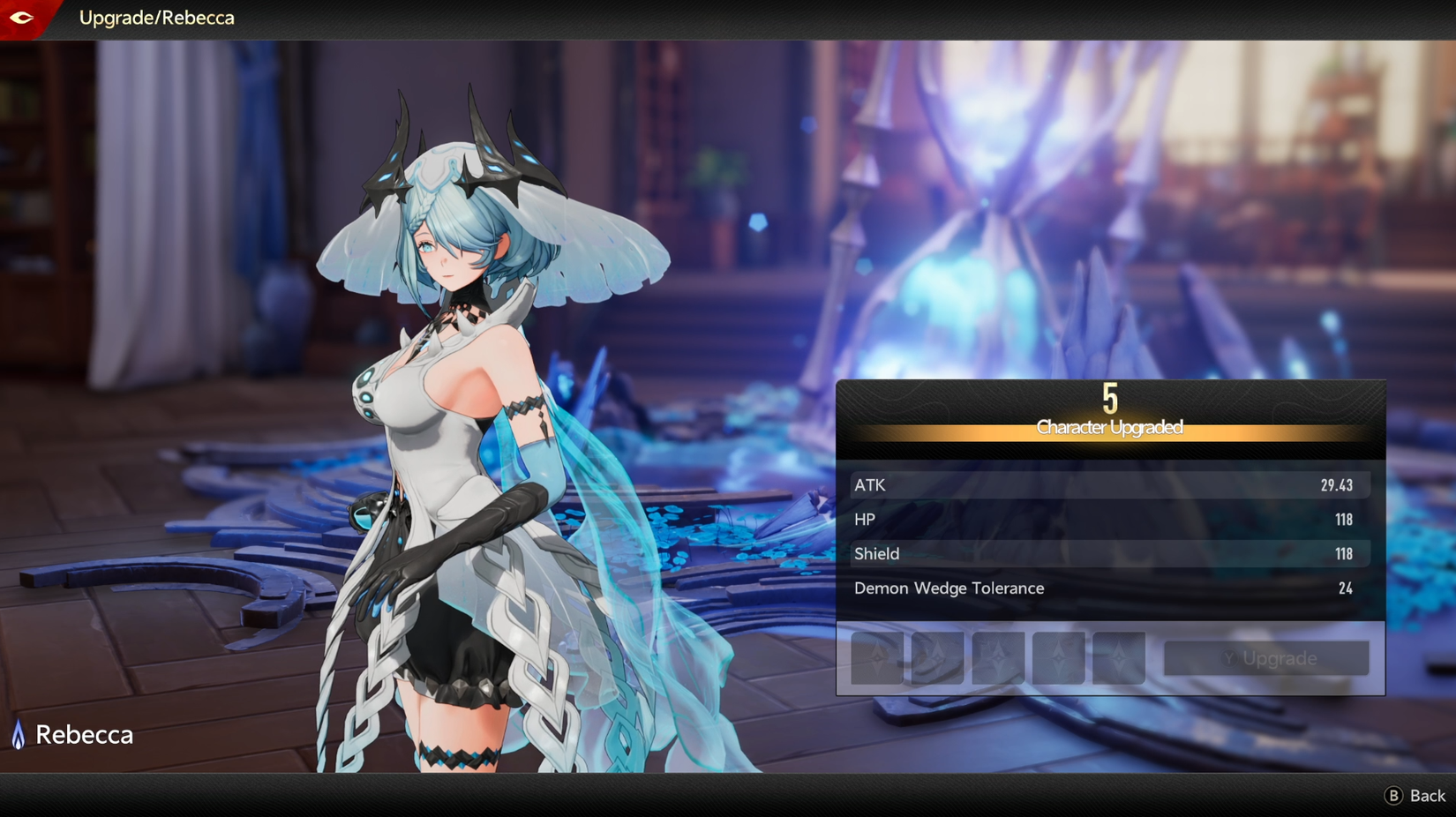
Task: Toggle the HP stat row highlight
Action: 1107,520
